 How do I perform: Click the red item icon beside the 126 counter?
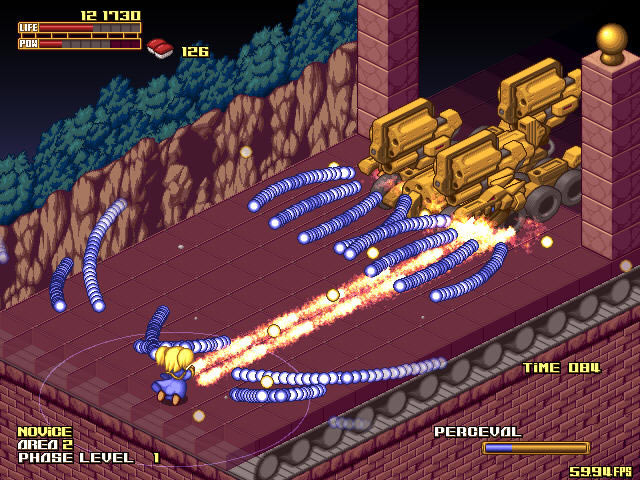coord(160,47)
